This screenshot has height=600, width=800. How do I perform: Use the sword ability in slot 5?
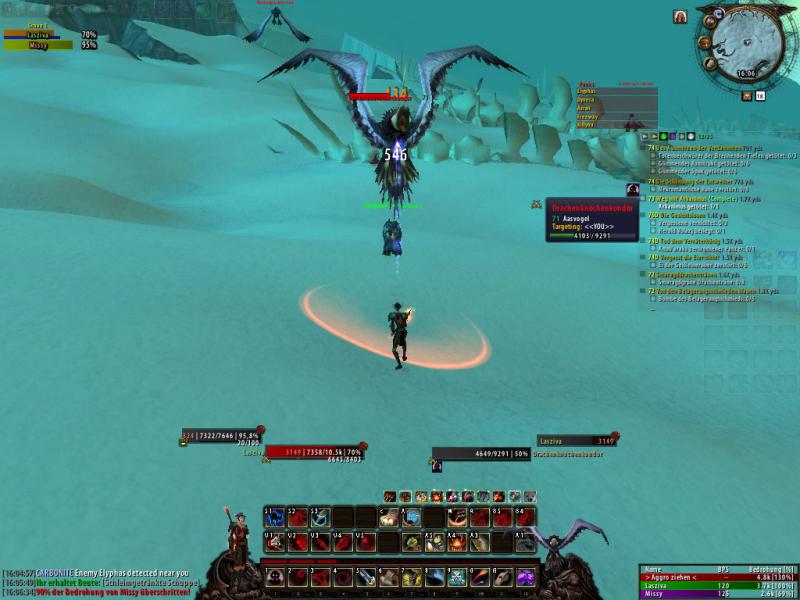[366, 577]
